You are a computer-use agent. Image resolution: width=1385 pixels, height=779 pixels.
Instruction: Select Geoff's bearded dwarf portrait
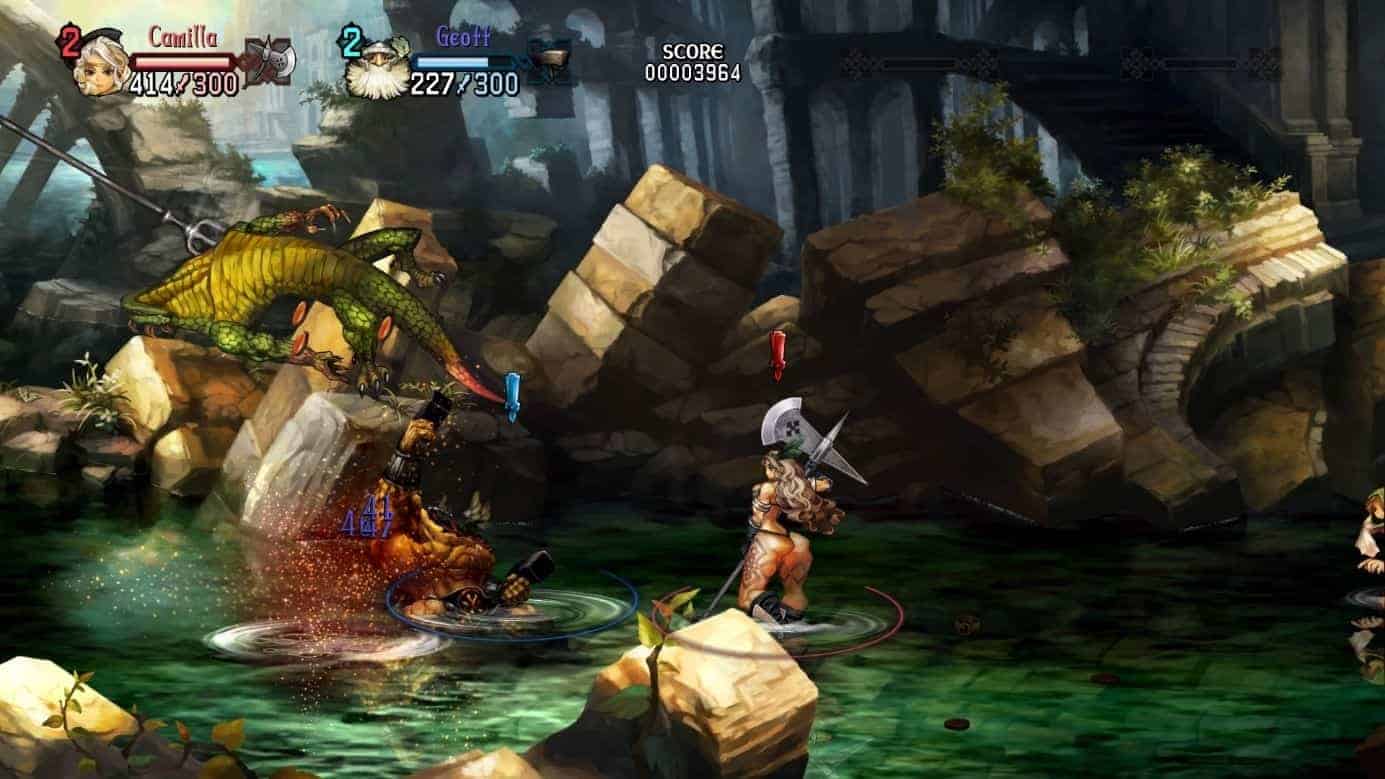[x=377, y=68]
